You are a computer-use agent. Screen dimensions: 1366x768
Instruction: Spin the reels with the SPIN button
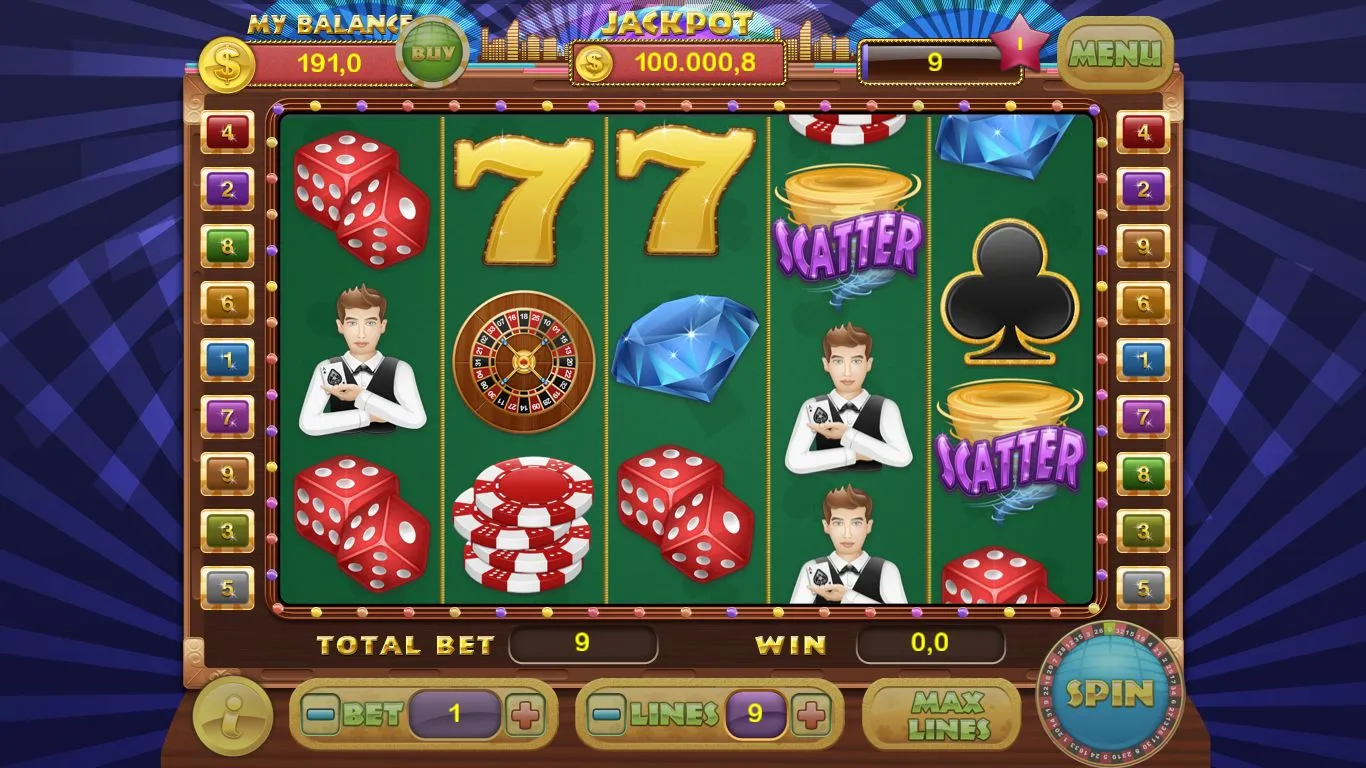click(x=1109, y=694)
